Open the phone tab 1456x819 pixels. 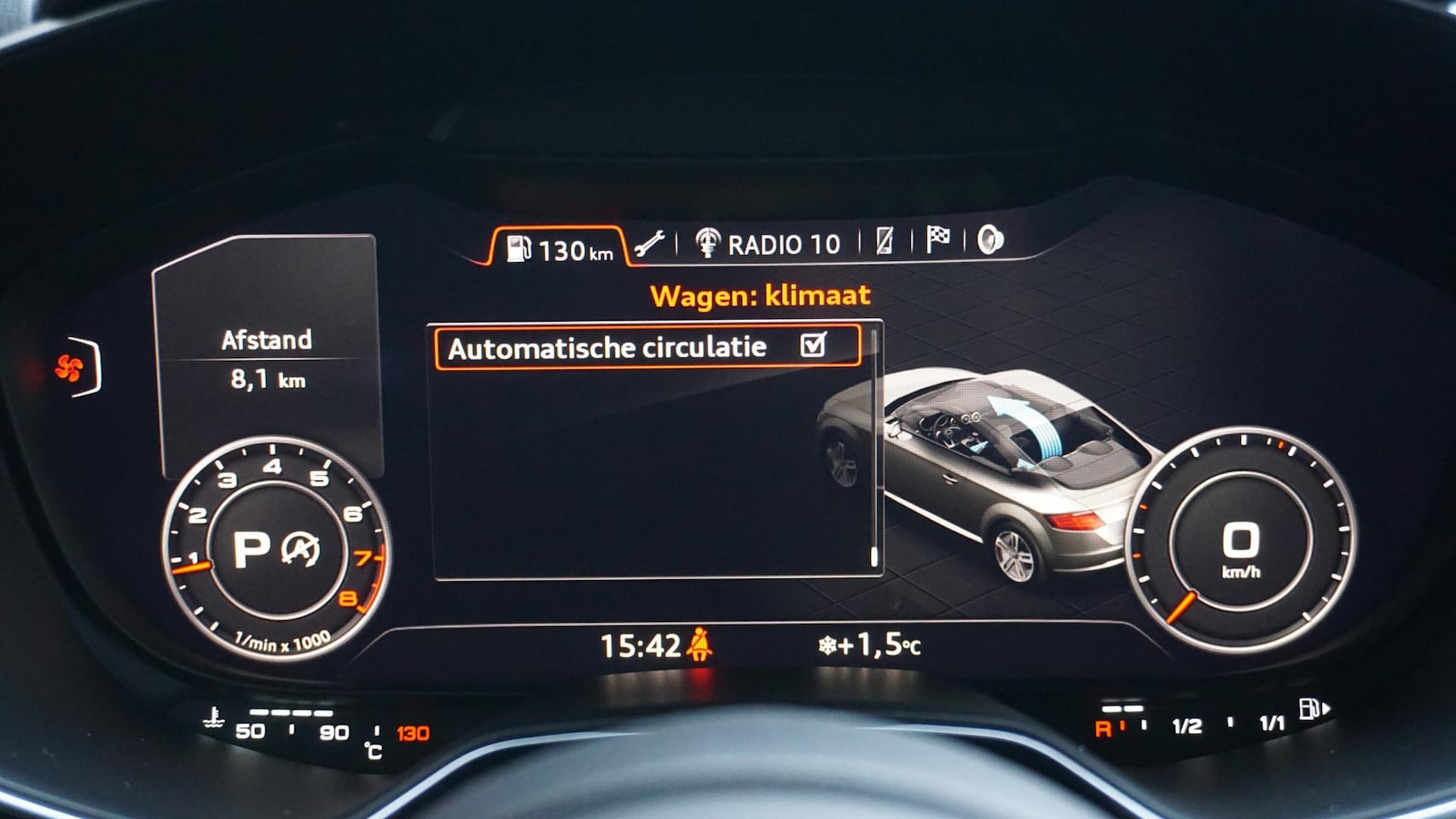[x=885, y=242]
